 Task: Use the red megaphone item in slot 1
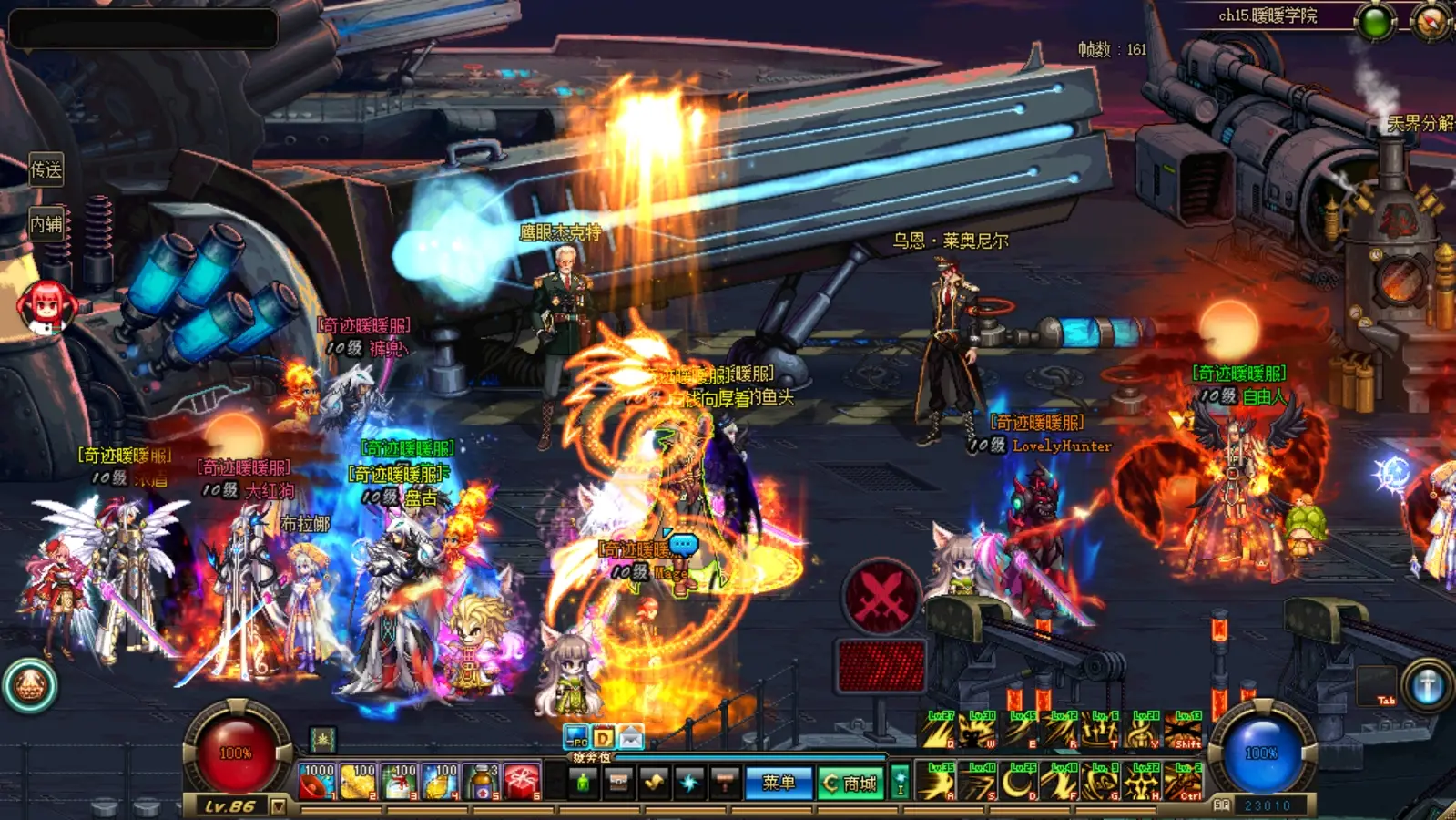317,782
